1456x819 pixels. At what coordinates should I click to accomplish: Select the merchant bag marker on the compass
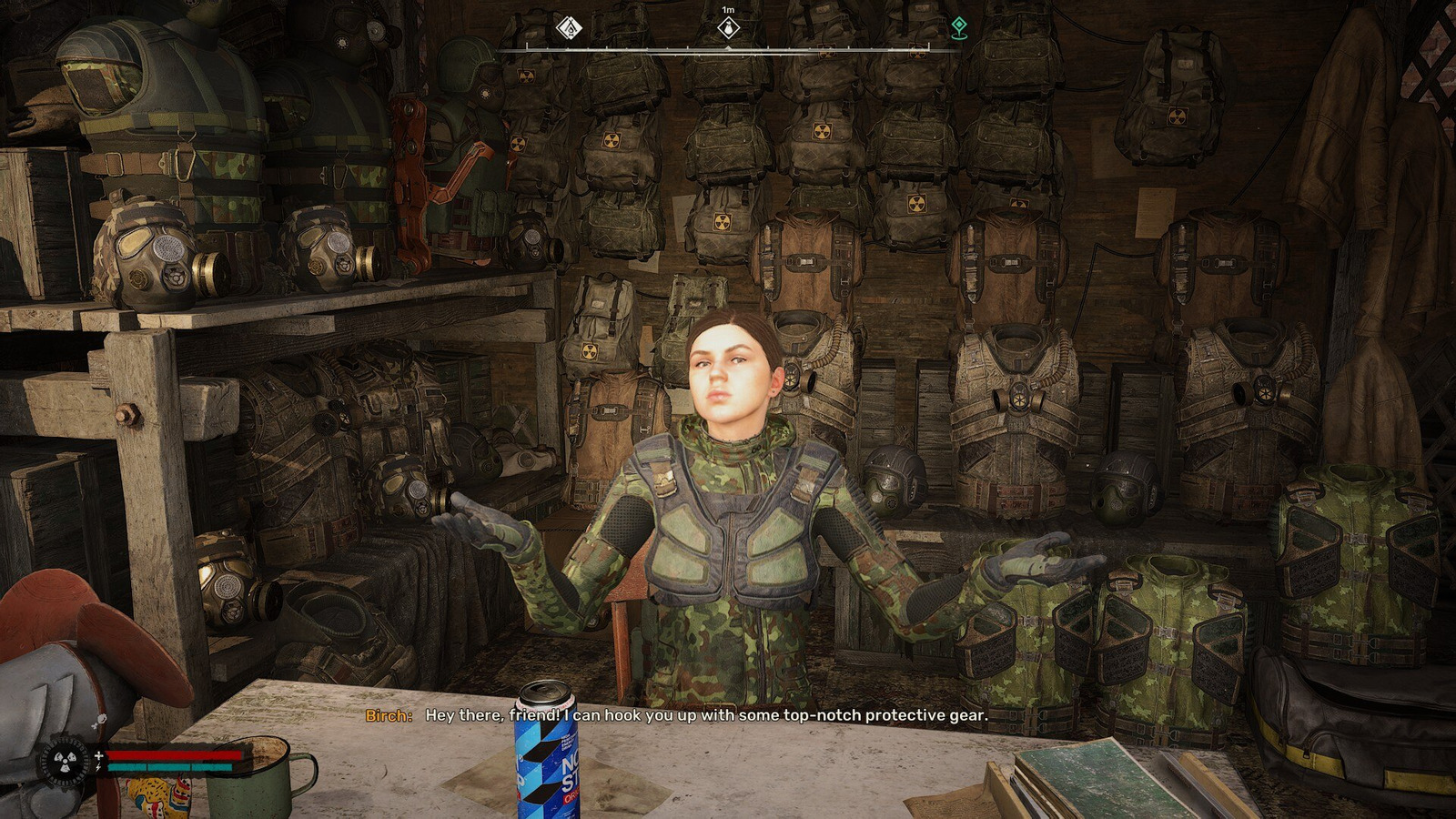[x=729, y=28]
